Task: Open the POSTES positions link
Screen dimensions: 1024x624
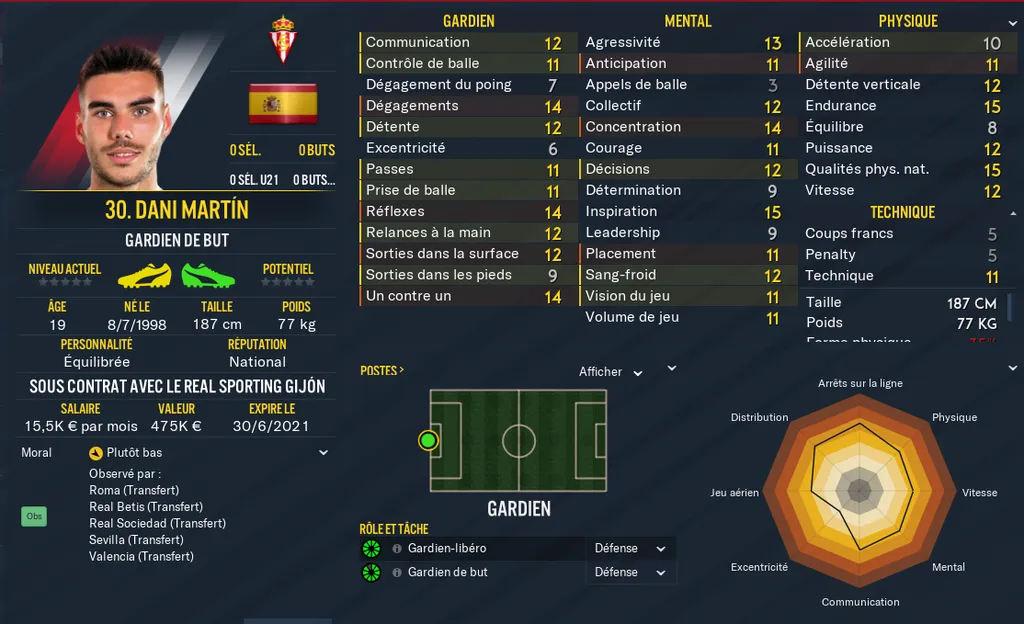Action: click(382, 371)
